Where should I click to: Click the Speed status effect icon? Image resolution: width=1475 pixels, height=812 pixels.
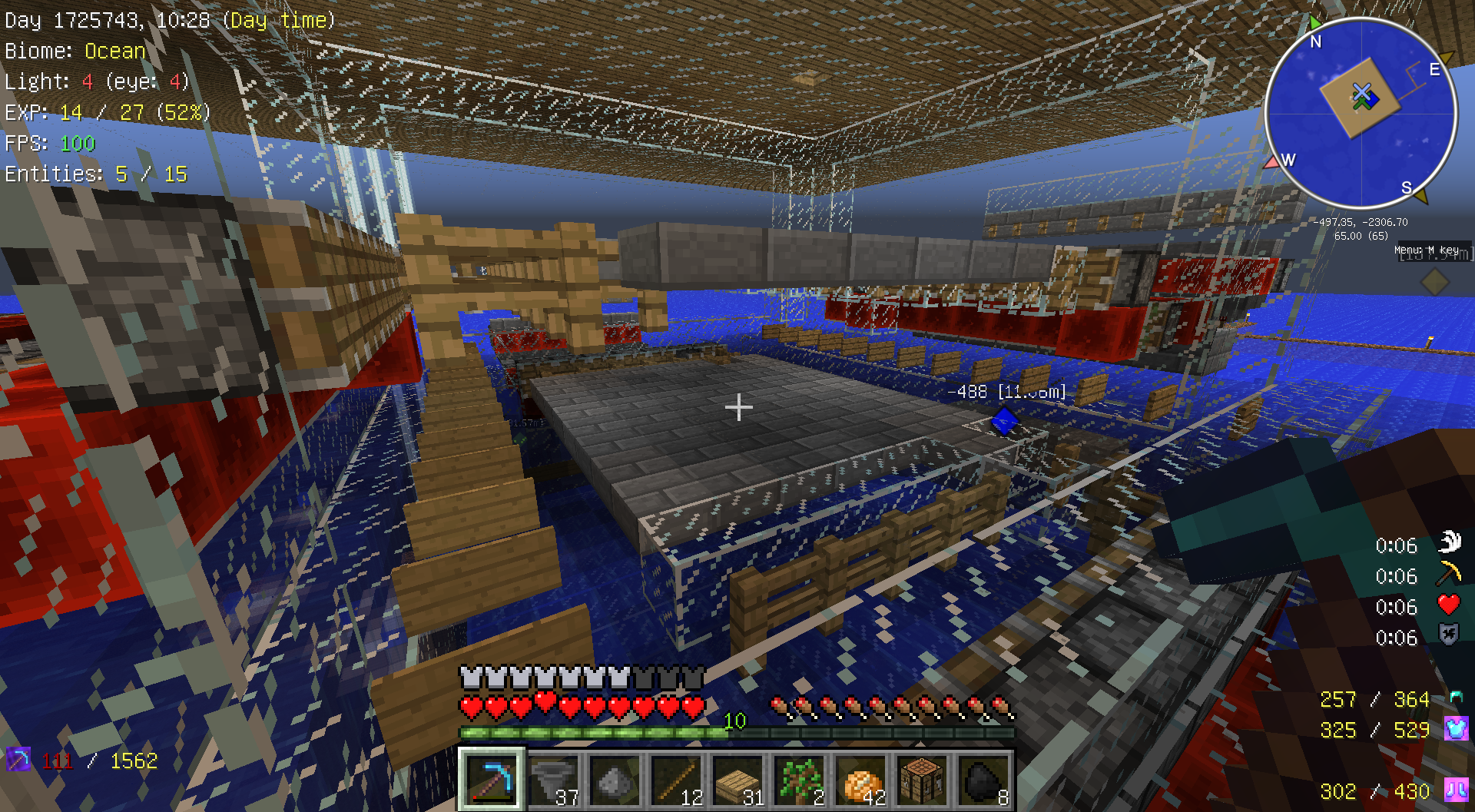pyautogui.click(x=1449, y=542)
